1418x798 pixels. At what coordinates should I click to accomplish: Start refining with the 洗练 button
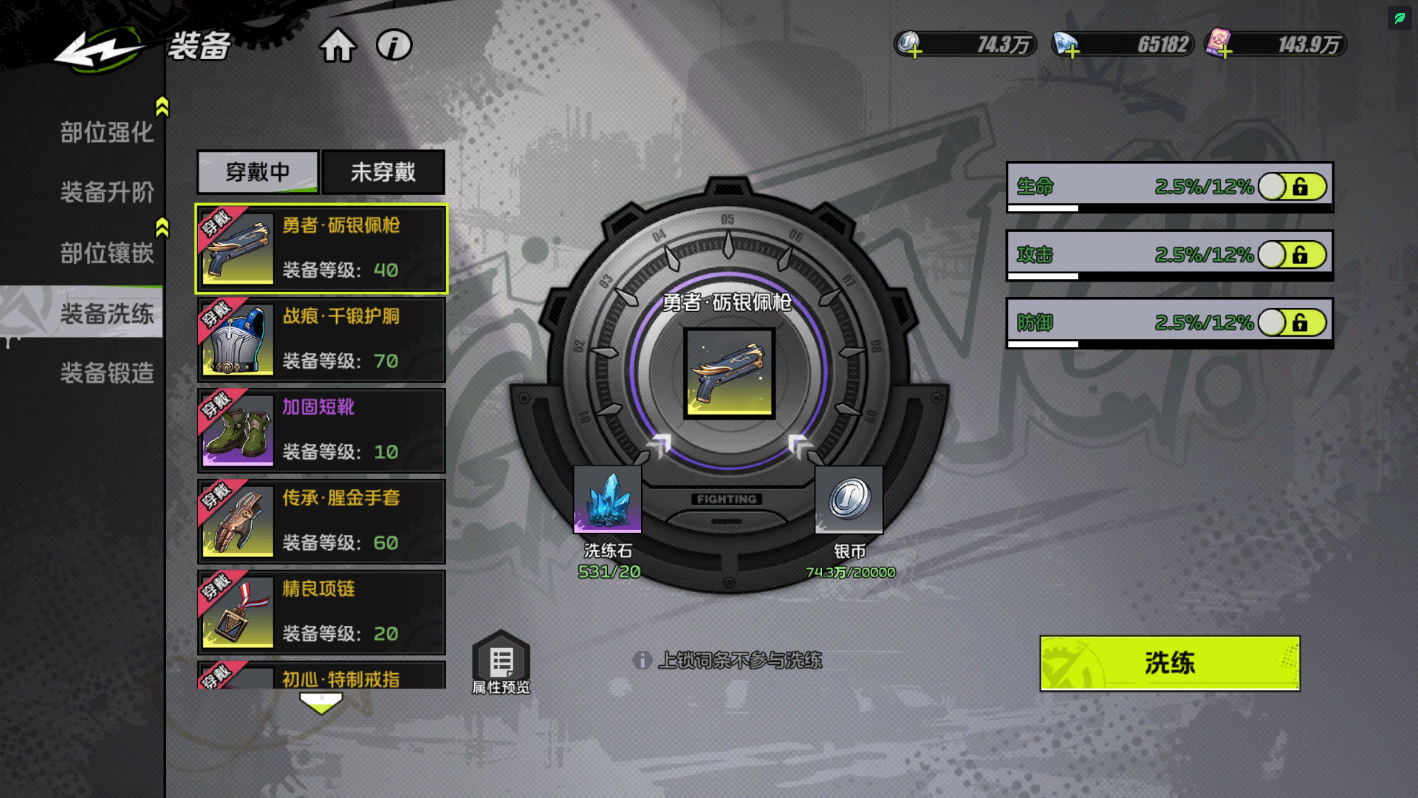point(1169,663)
